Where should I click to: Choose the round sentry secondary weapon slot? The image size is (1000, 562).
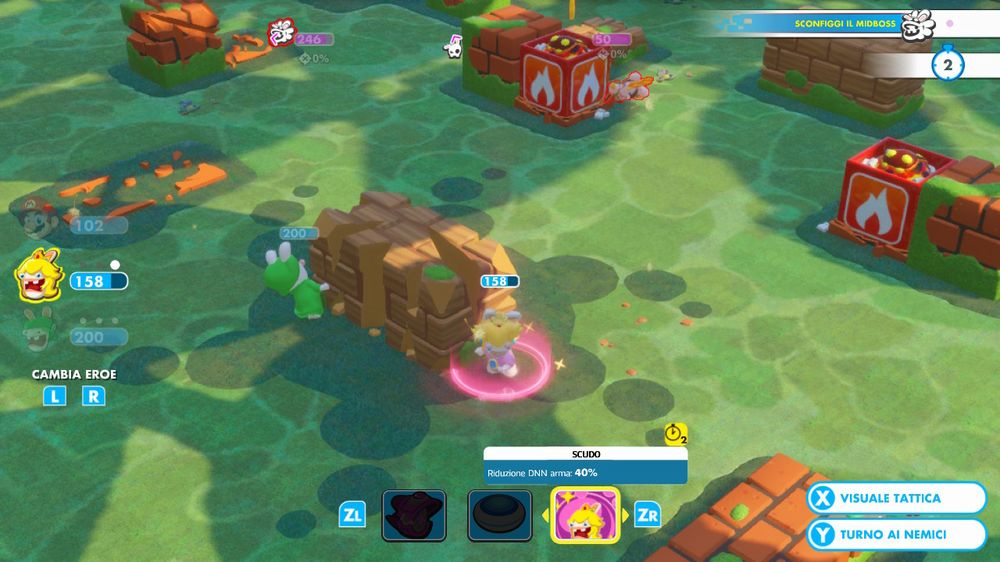click(499, 515)
